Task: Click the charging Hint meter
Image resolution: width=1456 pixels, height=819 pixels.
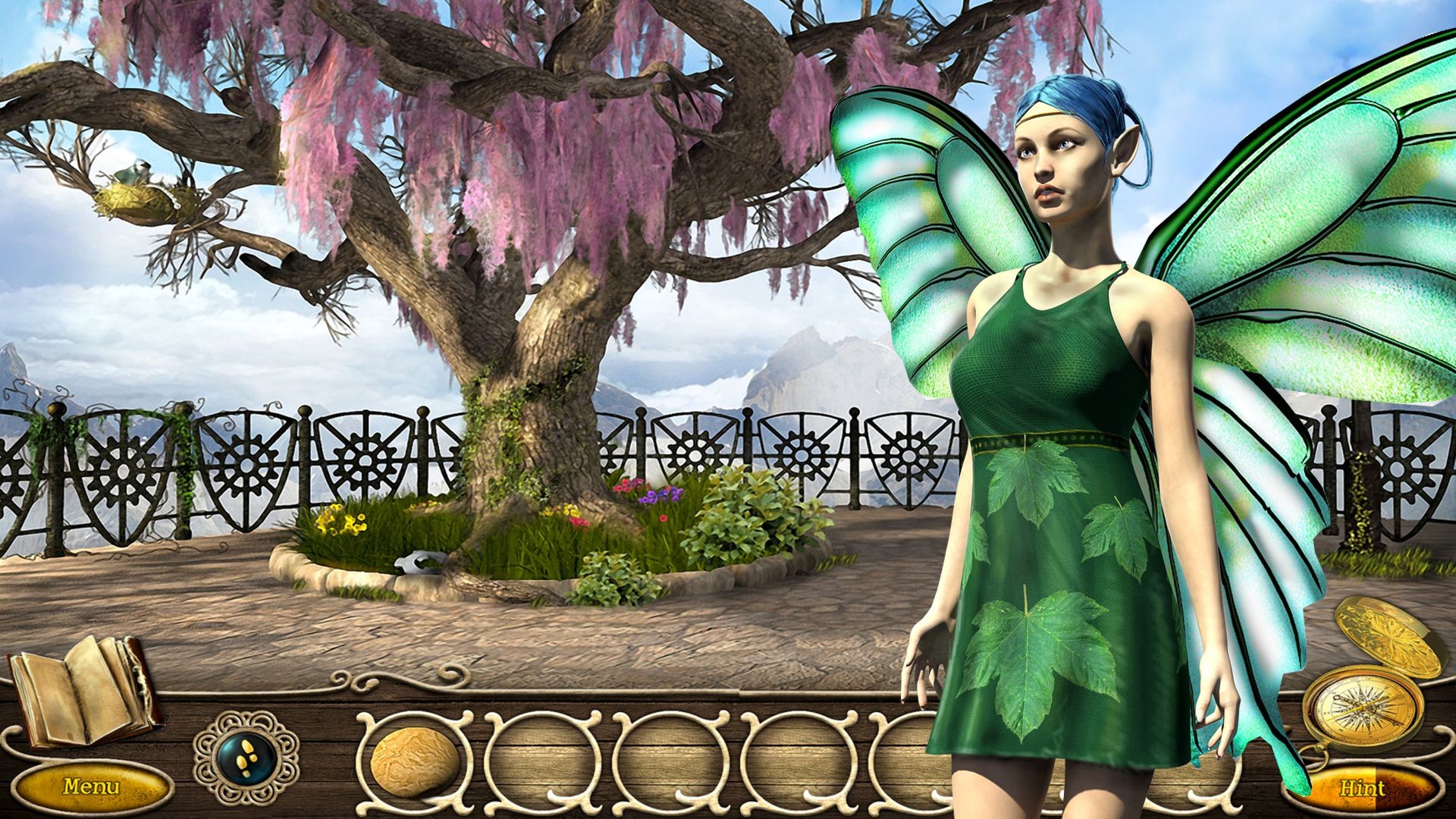Action: click(1365, 785)
